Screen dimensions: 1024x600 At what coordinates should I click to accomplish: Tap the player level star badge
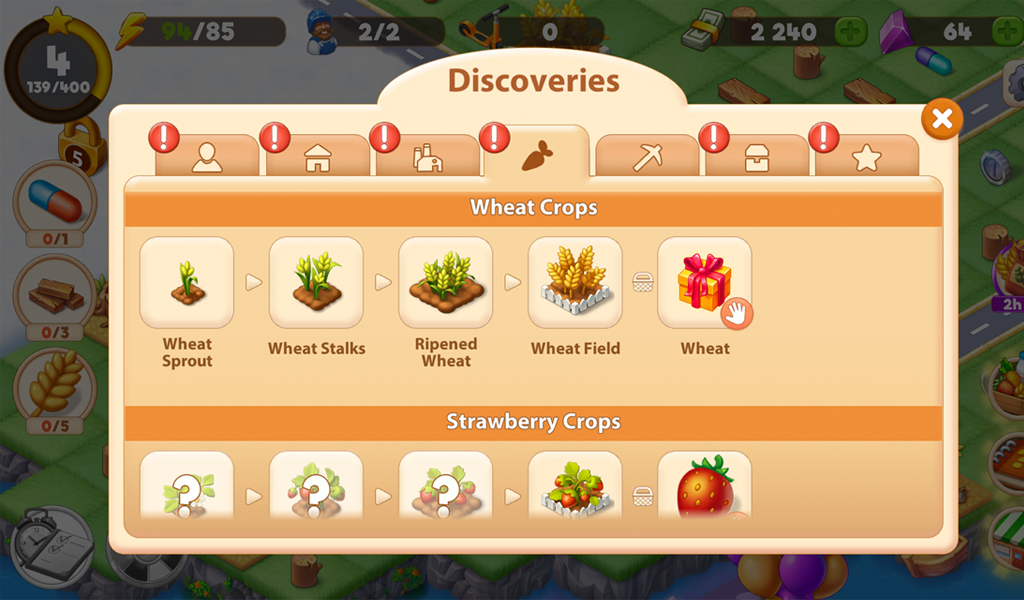tap(57, 66)
